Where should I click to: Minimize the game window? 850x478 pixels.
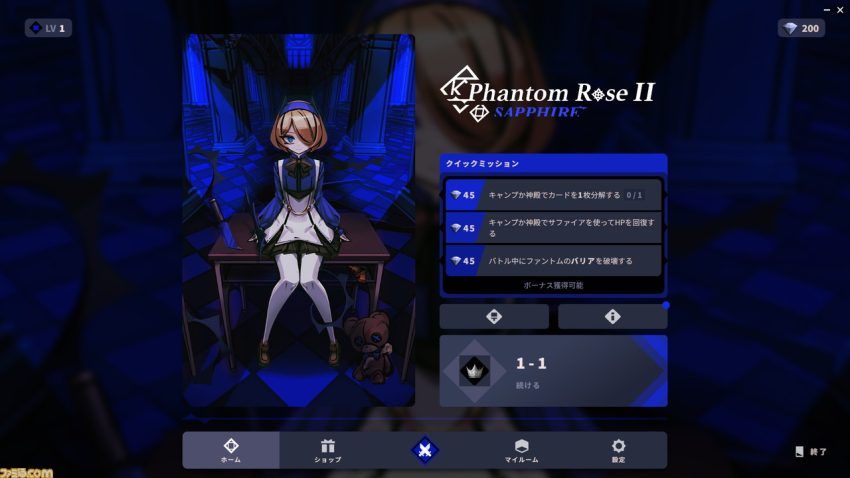coord(824,8)
